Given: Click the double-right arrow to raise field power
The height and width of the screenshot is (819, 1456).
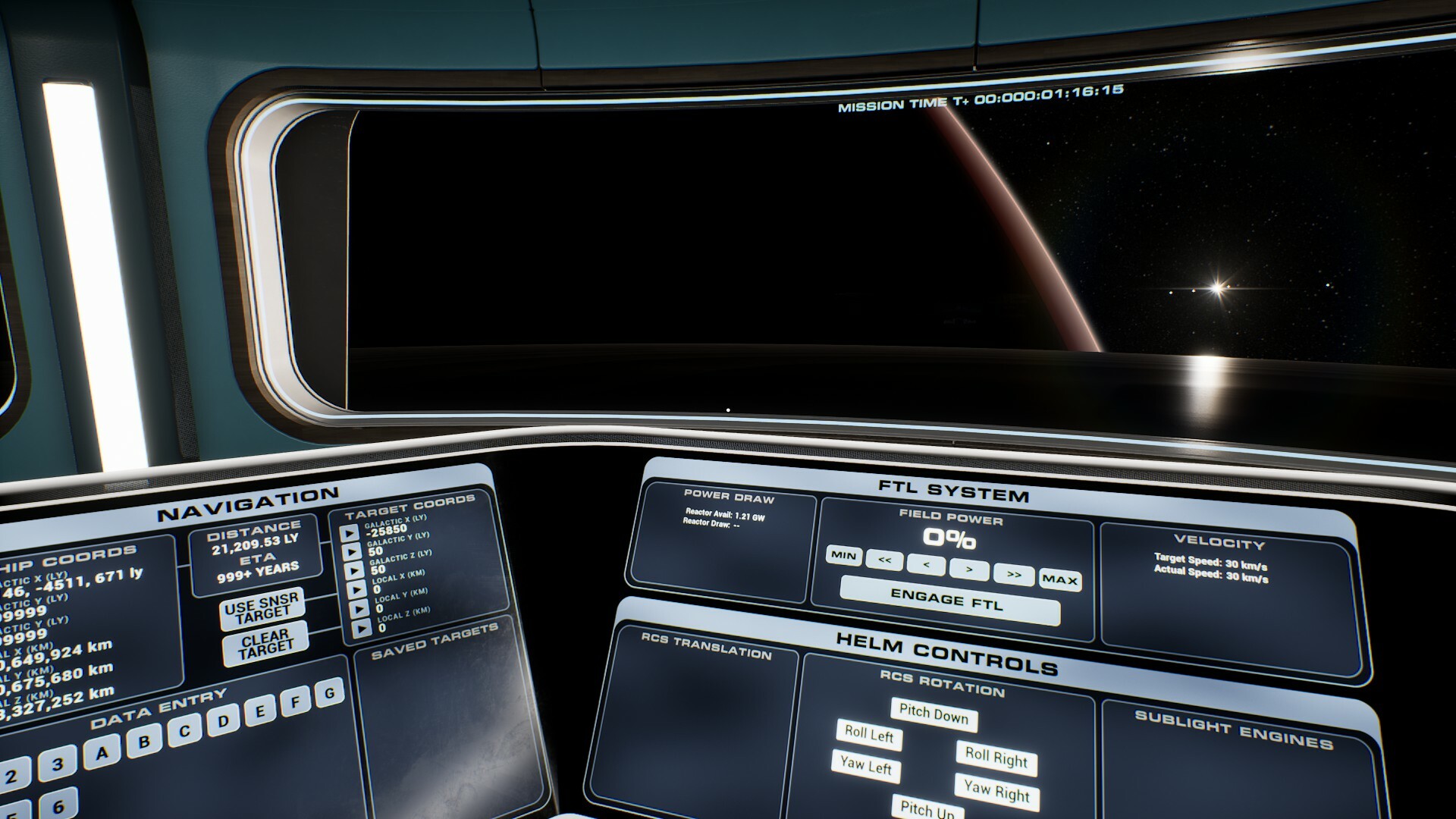Looking at the screenshot, I should (1014, 575).
